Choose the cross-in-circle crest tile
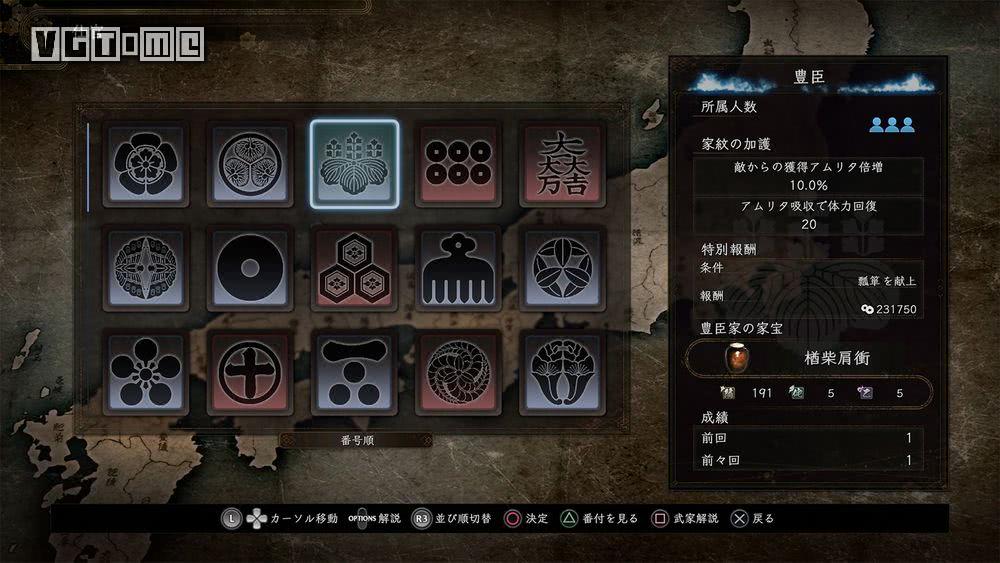Image resolution: width=1000 pixels, height=563 pixels. pyautogui.click(x=250, y=373)
